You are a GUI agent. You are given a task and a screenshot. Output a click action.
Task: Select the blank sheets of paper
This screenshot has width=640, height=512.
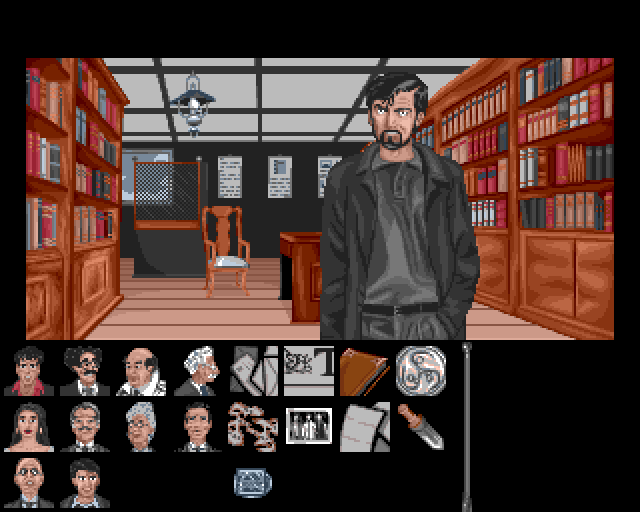coord(364,427)
